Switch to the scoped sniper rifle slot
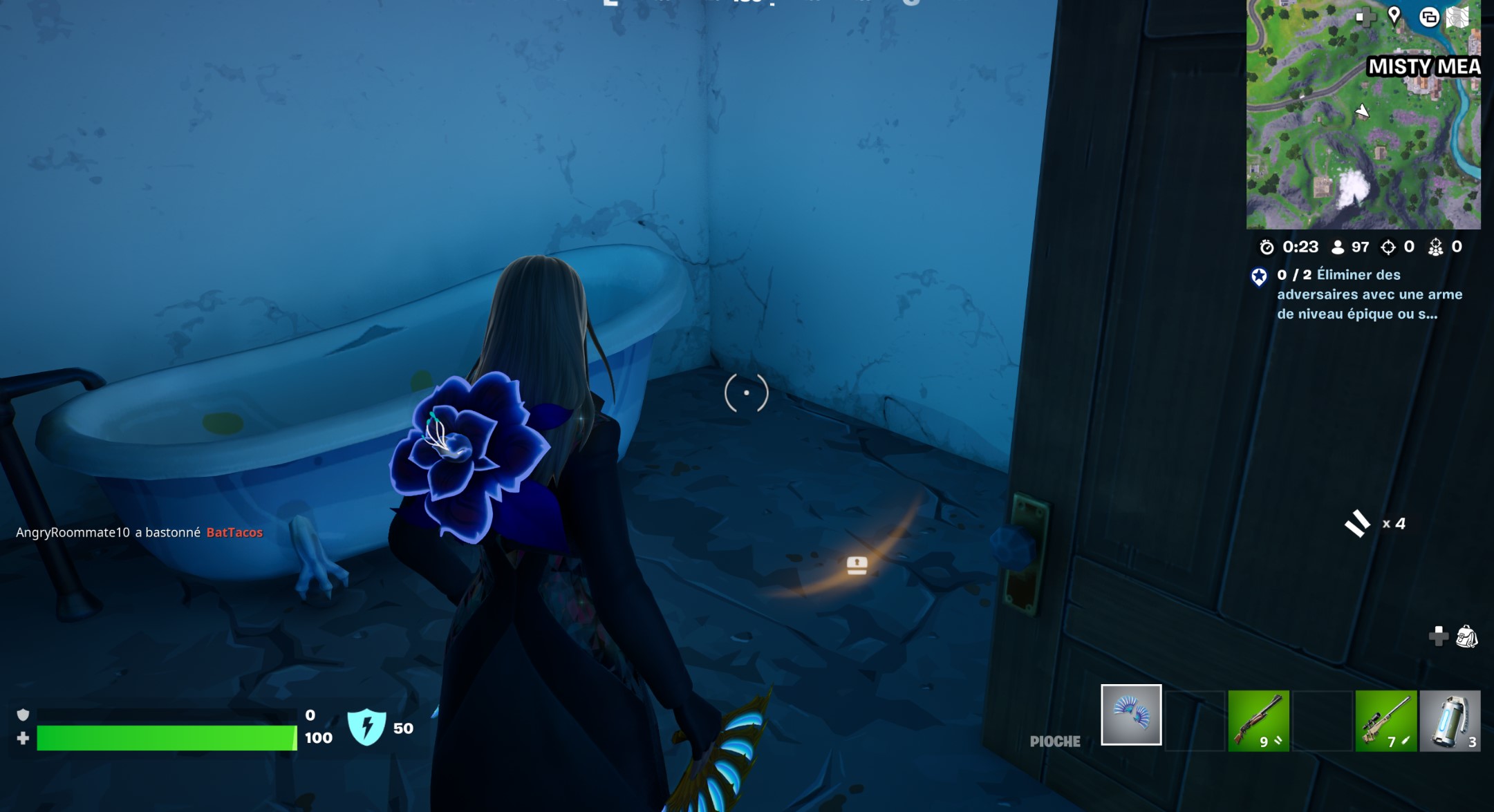1494x812 pixels. (1385, 721)
